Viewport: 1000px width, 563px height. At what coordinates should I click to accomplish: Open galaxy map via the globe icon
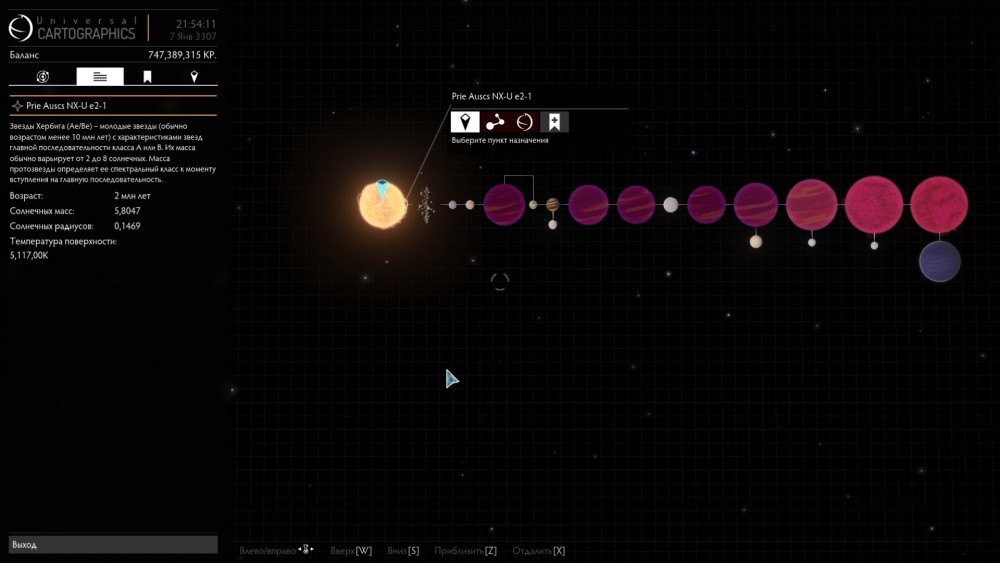525,122
